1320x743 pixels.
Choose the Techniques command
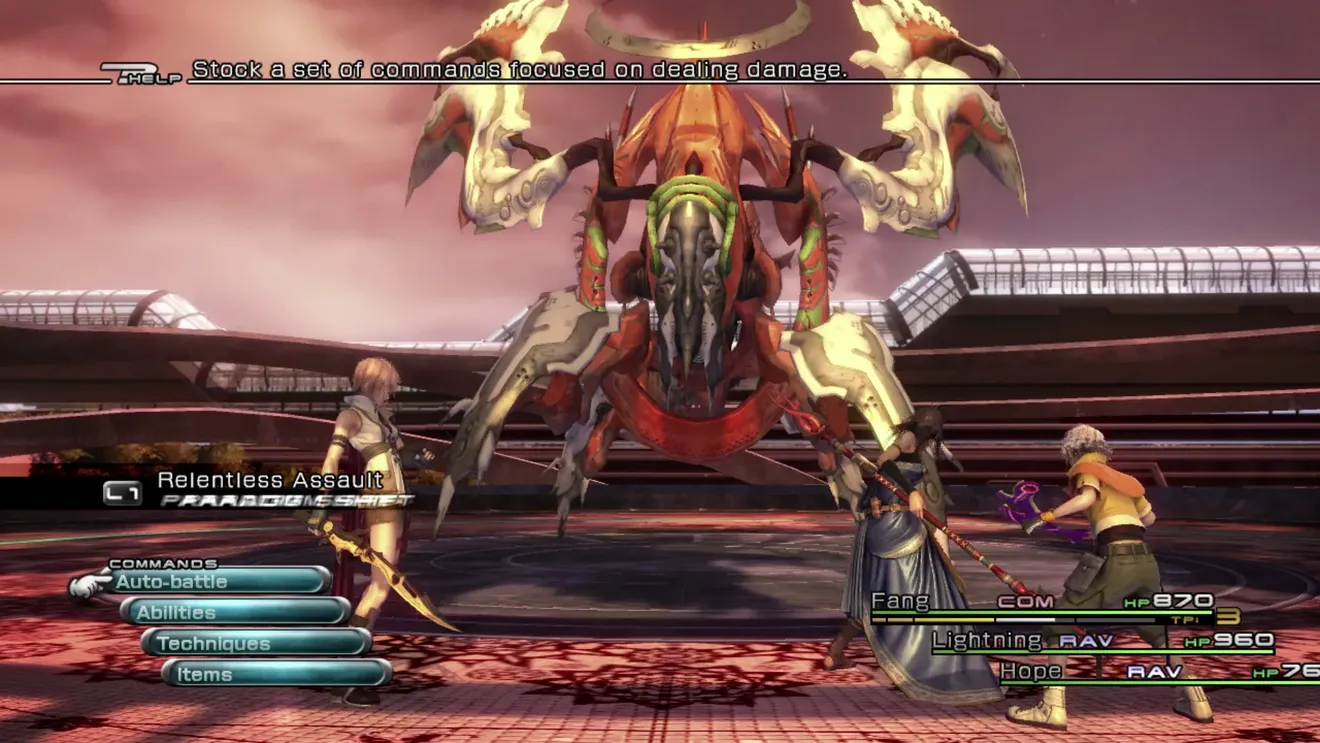pyautogui.click(x=256, y=643)
